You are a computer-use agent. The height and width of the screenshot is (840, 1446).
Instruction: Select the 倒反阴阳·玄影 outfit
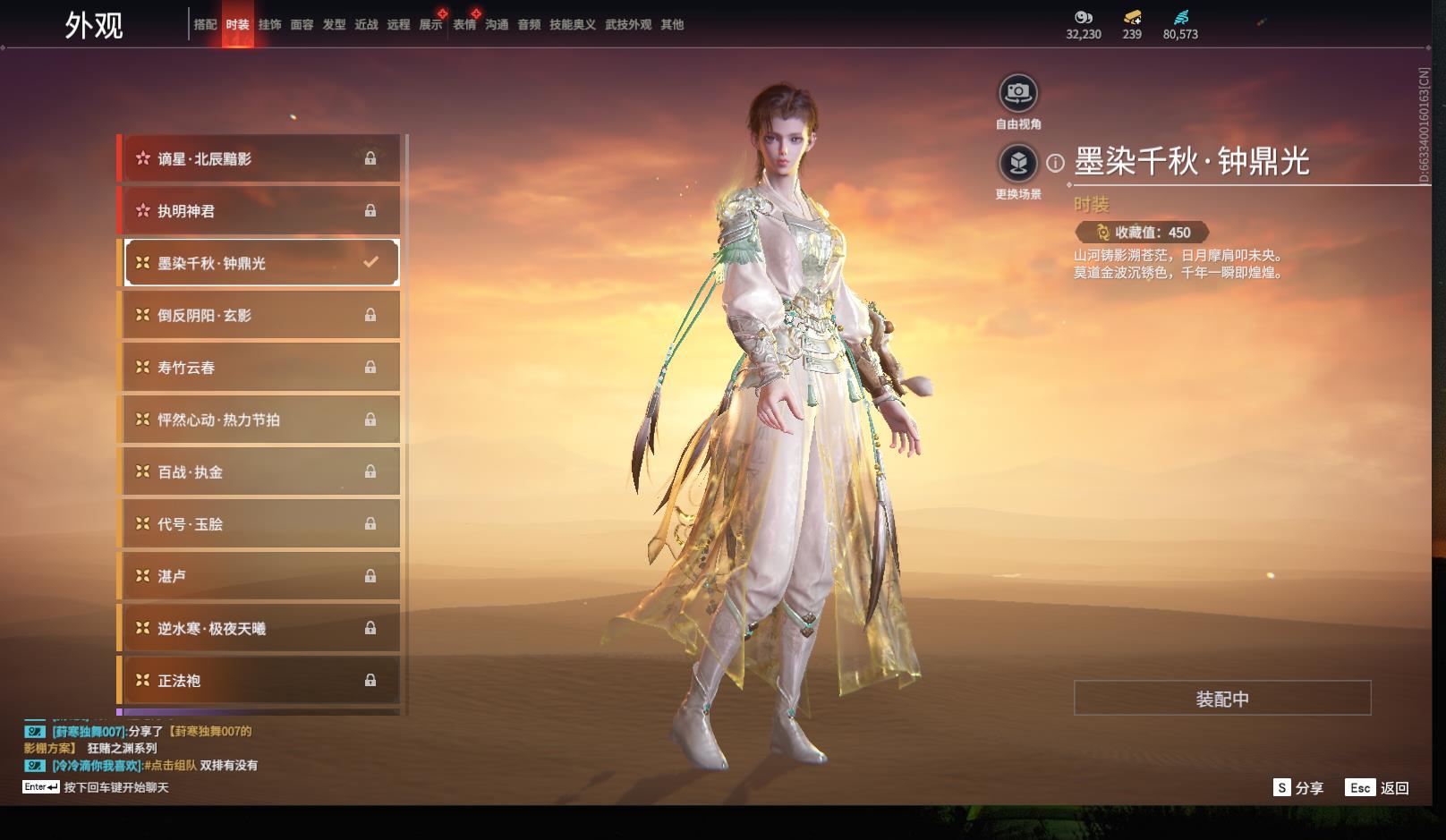tap(259, 315)
